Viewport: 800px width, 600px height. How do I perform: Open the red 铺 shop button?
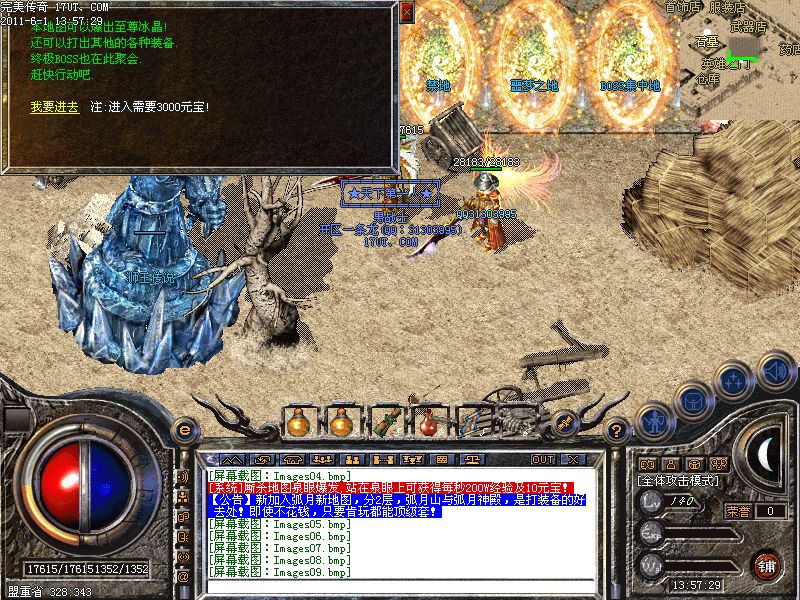767,564
